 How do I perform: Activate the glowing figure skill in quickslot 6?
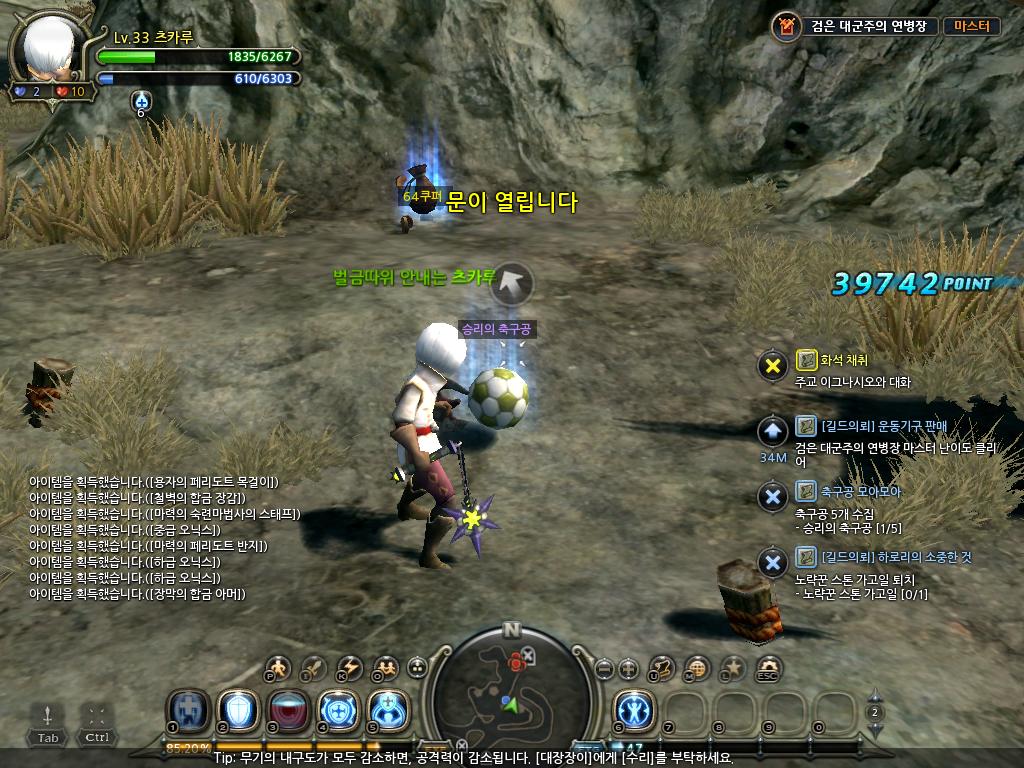[x=633, y=710]
